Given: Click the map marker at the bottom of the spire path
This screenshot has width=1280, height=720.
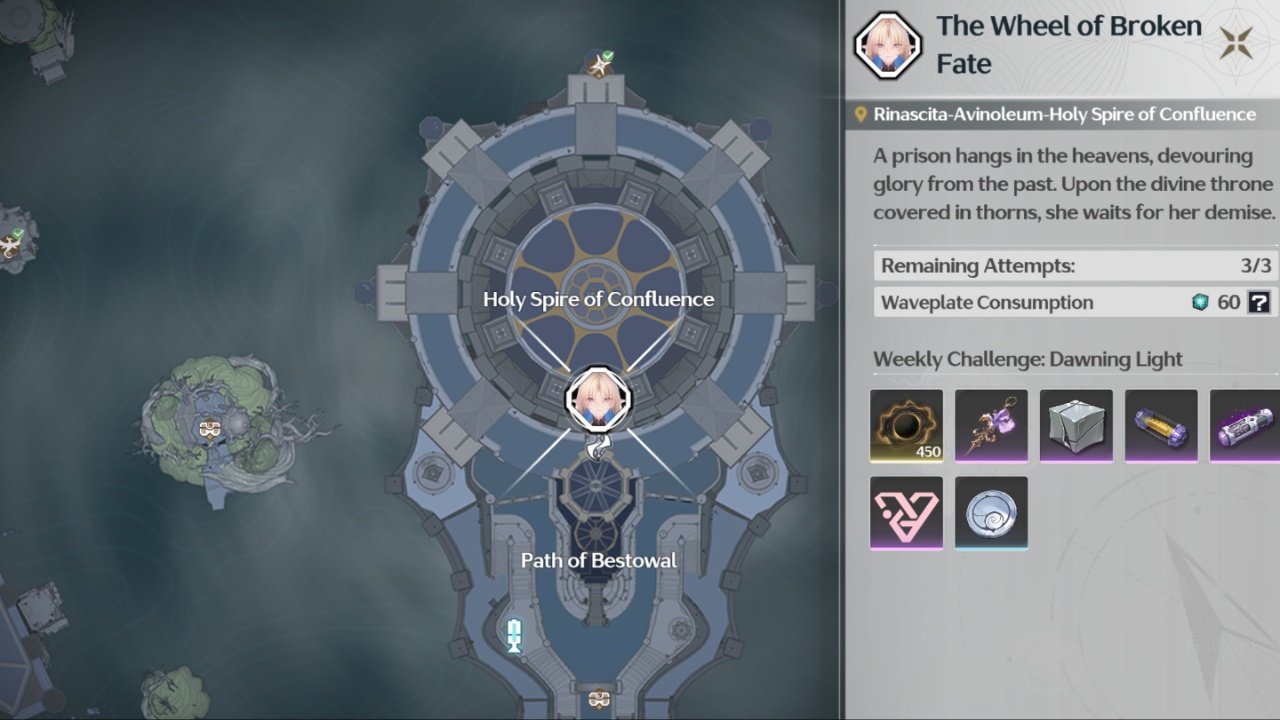Looking at the screenshot, I should coord(598,698).
